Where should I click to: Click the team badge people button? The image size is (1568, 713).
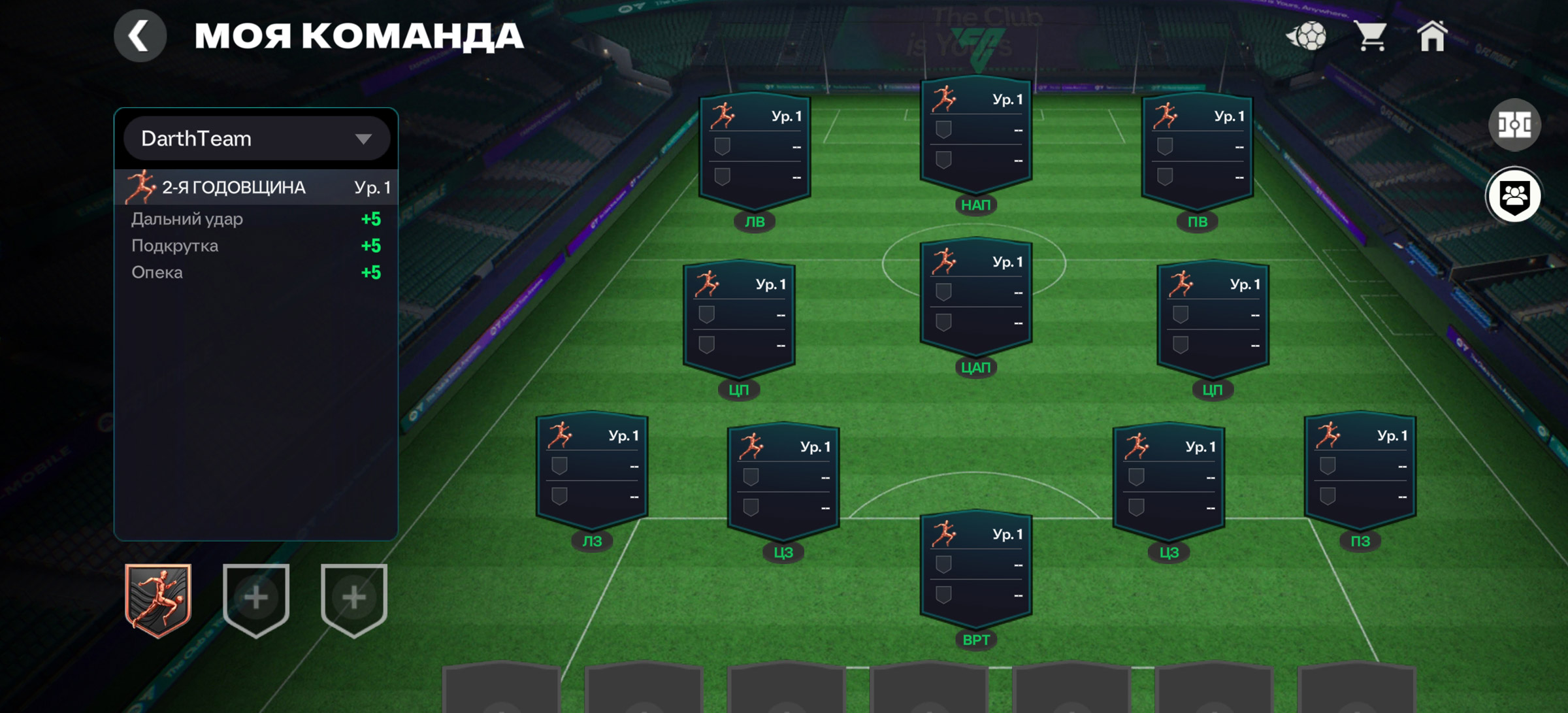(x=1514, y=195)
